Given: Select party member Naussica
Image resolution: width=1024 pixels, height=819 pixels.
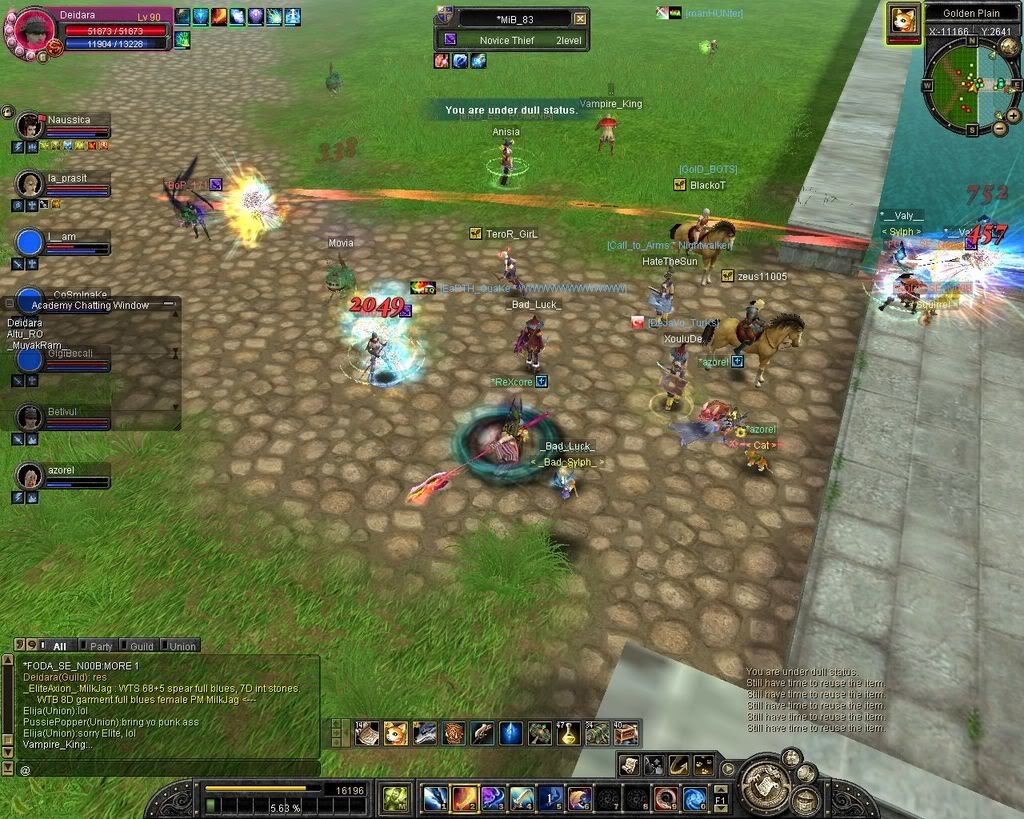Looking at the screenshot, I should pyautogui.click(x=33, y=126).
